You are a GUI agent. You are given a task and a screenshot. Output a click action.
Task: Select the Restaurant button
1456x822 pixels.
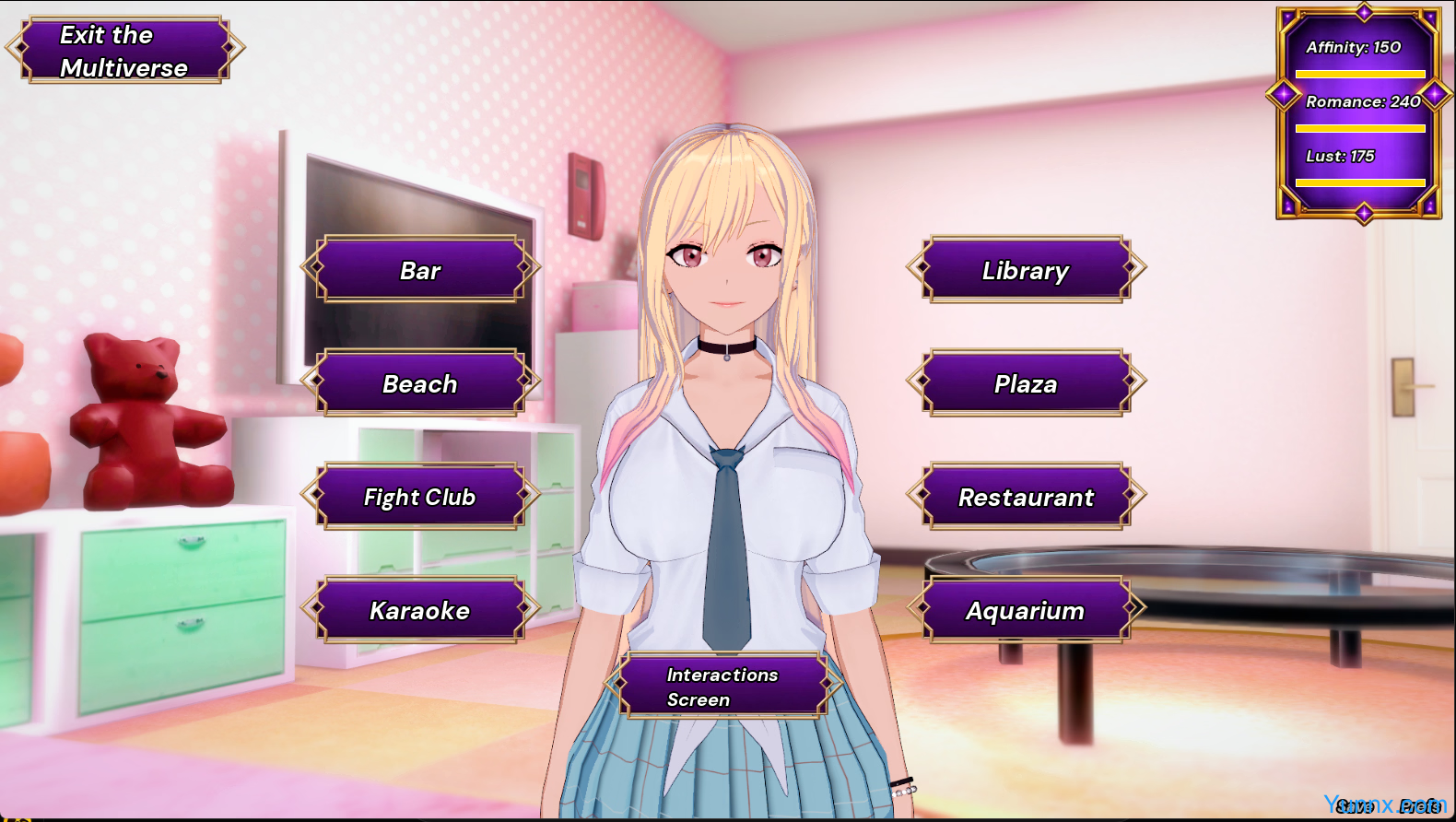pyautogui.click(x=1026, y=497)
